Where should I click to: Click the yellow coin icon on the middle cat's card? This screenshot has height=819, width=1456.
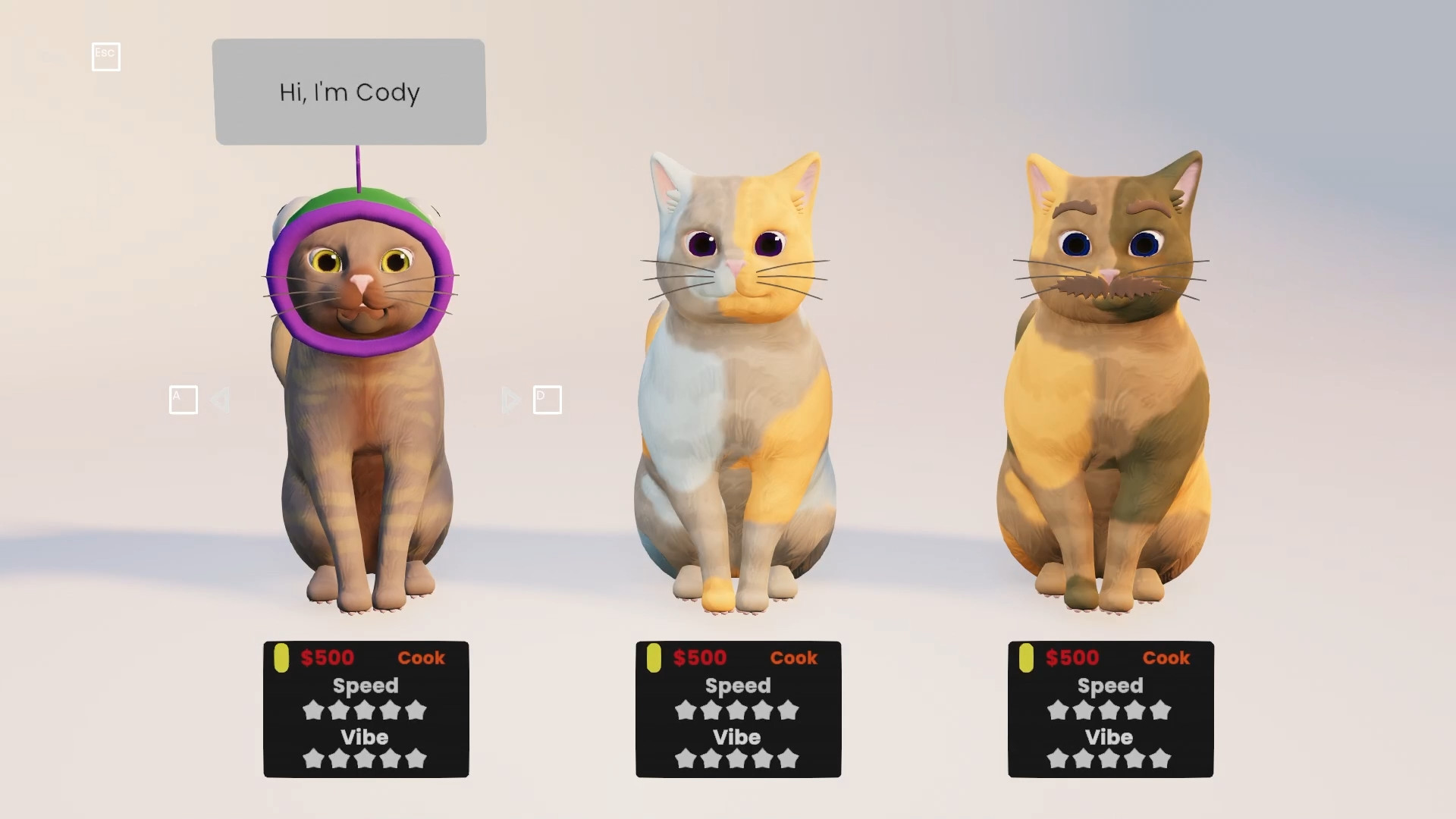tap(653, 658)
